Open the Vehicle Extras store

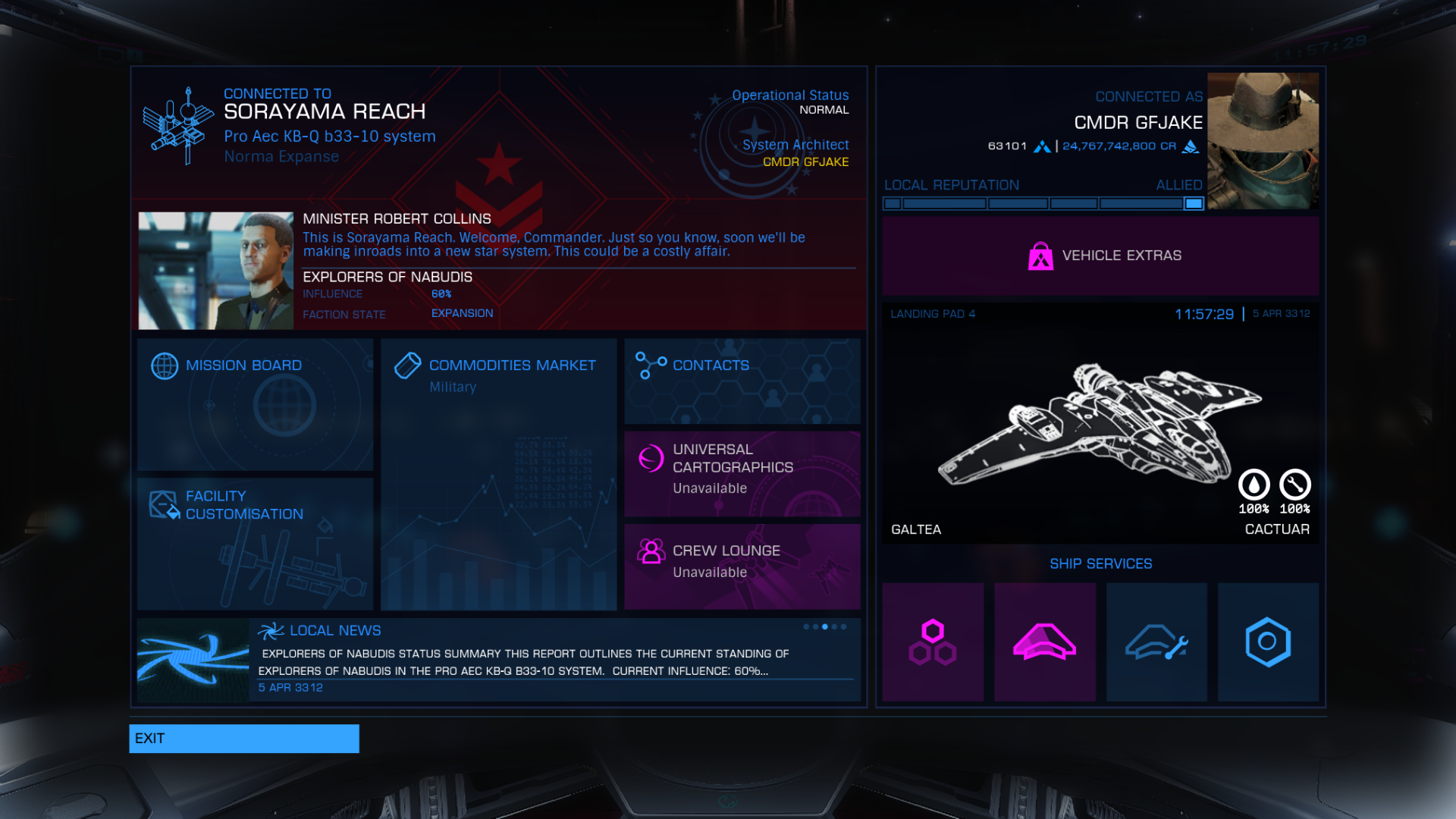[1100, 256]
